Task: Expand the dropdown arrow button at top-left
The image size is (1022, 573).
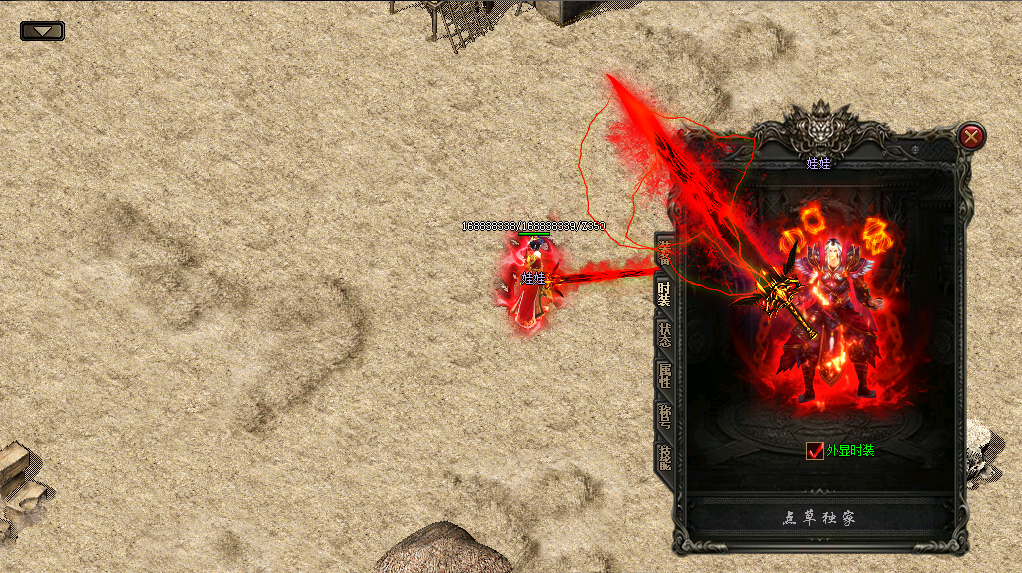Action: point(42,31)
